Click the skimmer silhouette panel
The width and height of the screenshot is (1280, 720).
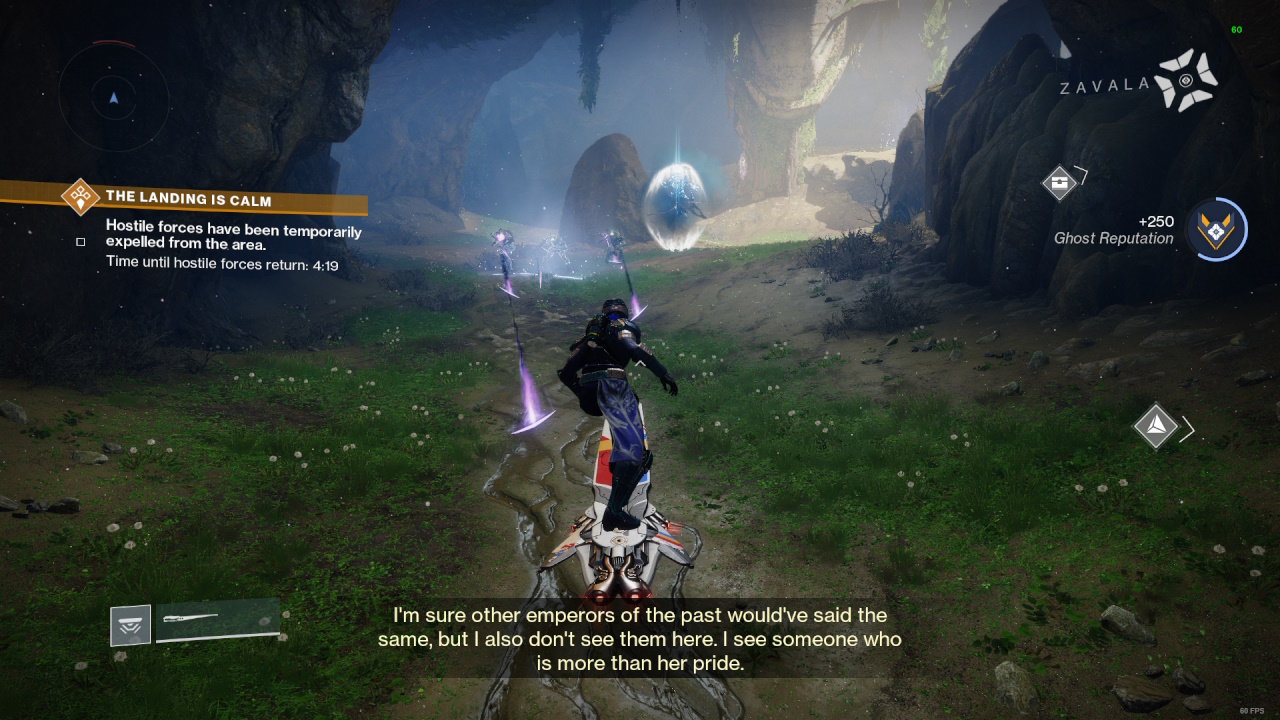(216, 620)
